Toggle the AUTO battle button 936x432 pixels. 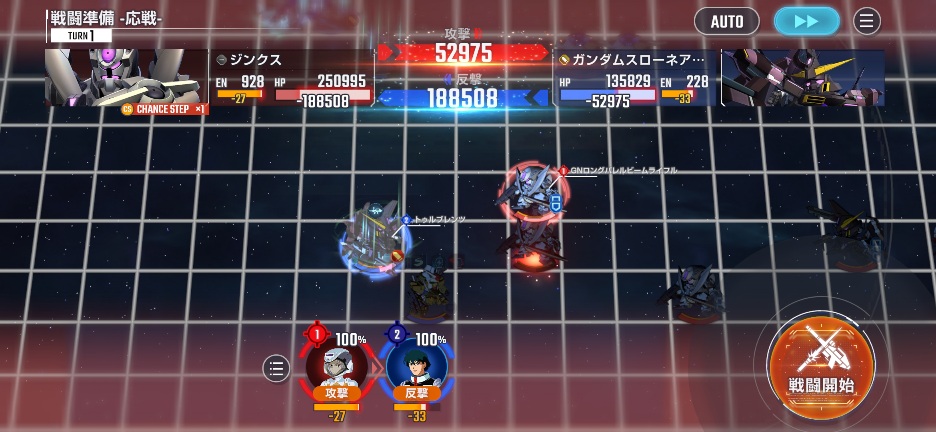(x=727, y=21)
